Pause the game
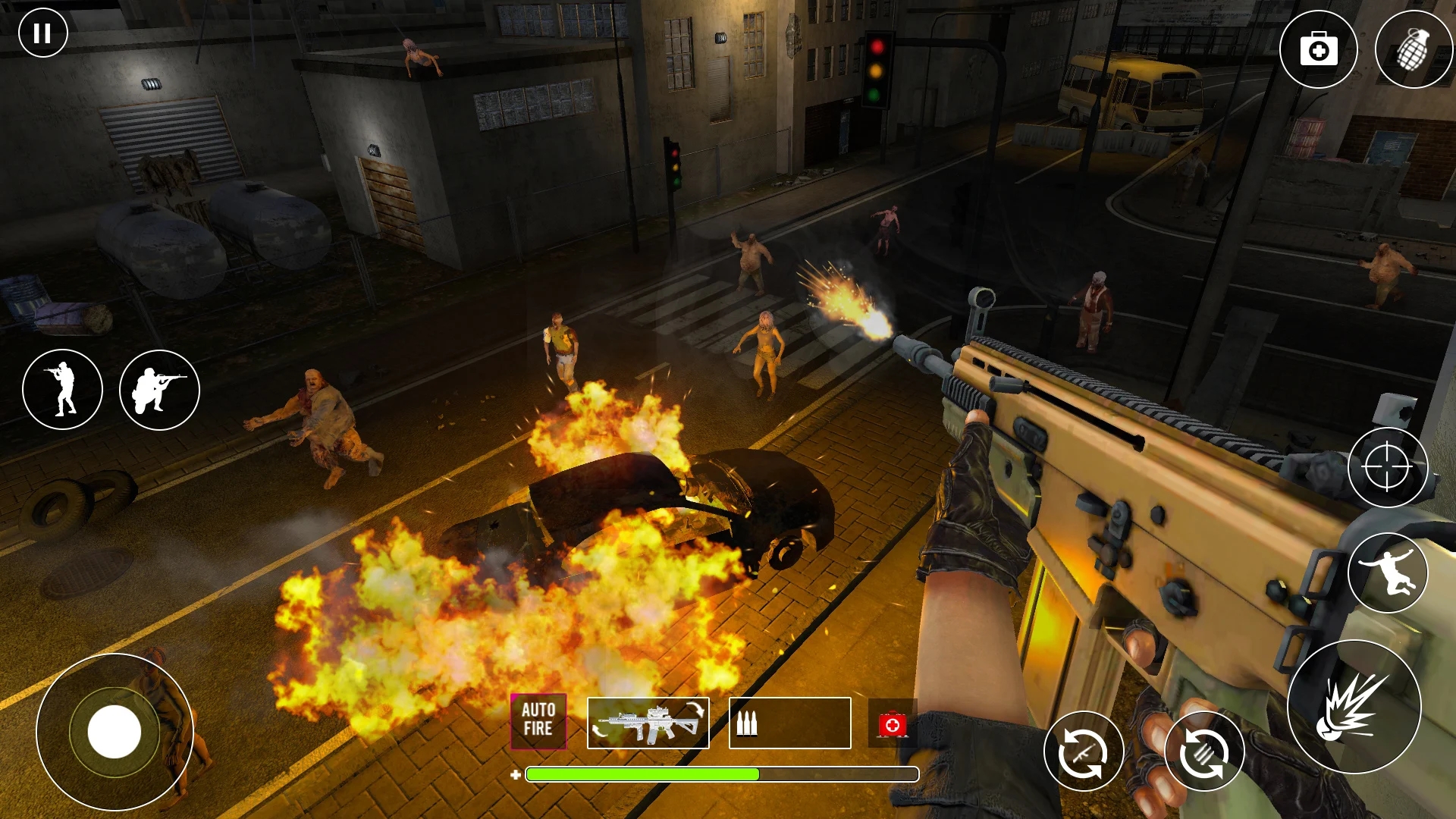Screen dimensions: 1456x819 coord(42,33)
